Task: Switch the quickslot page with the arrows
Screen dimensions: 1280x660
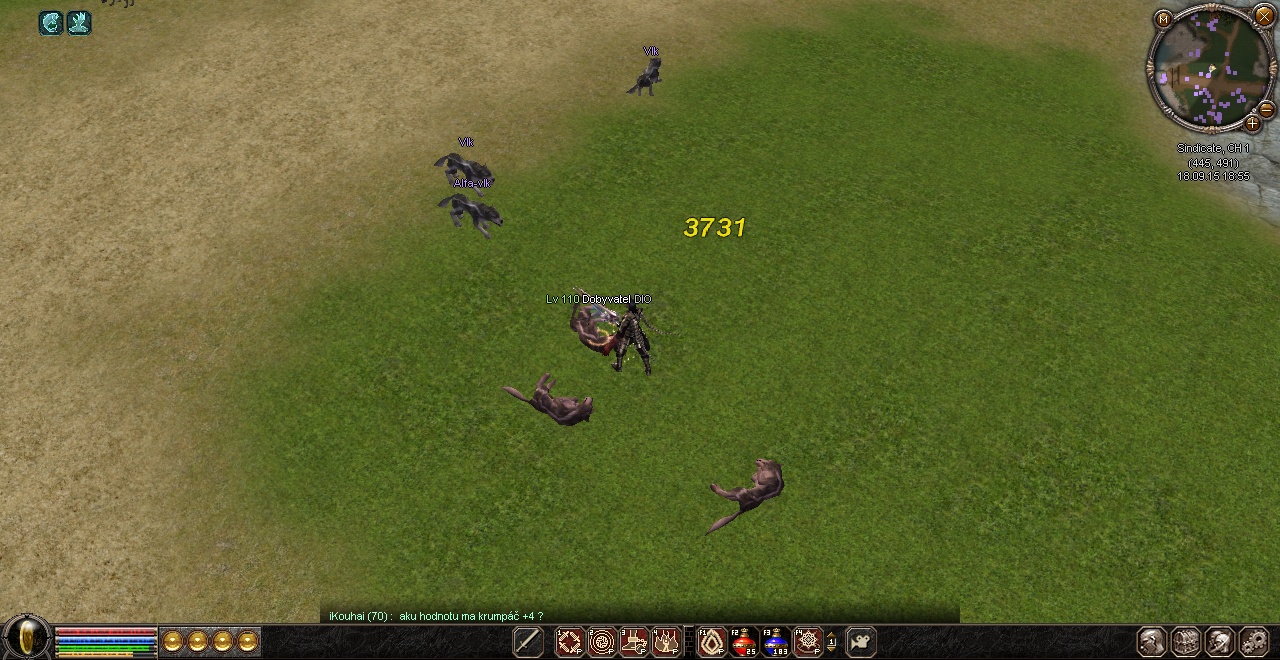Action: coord(831,642)
